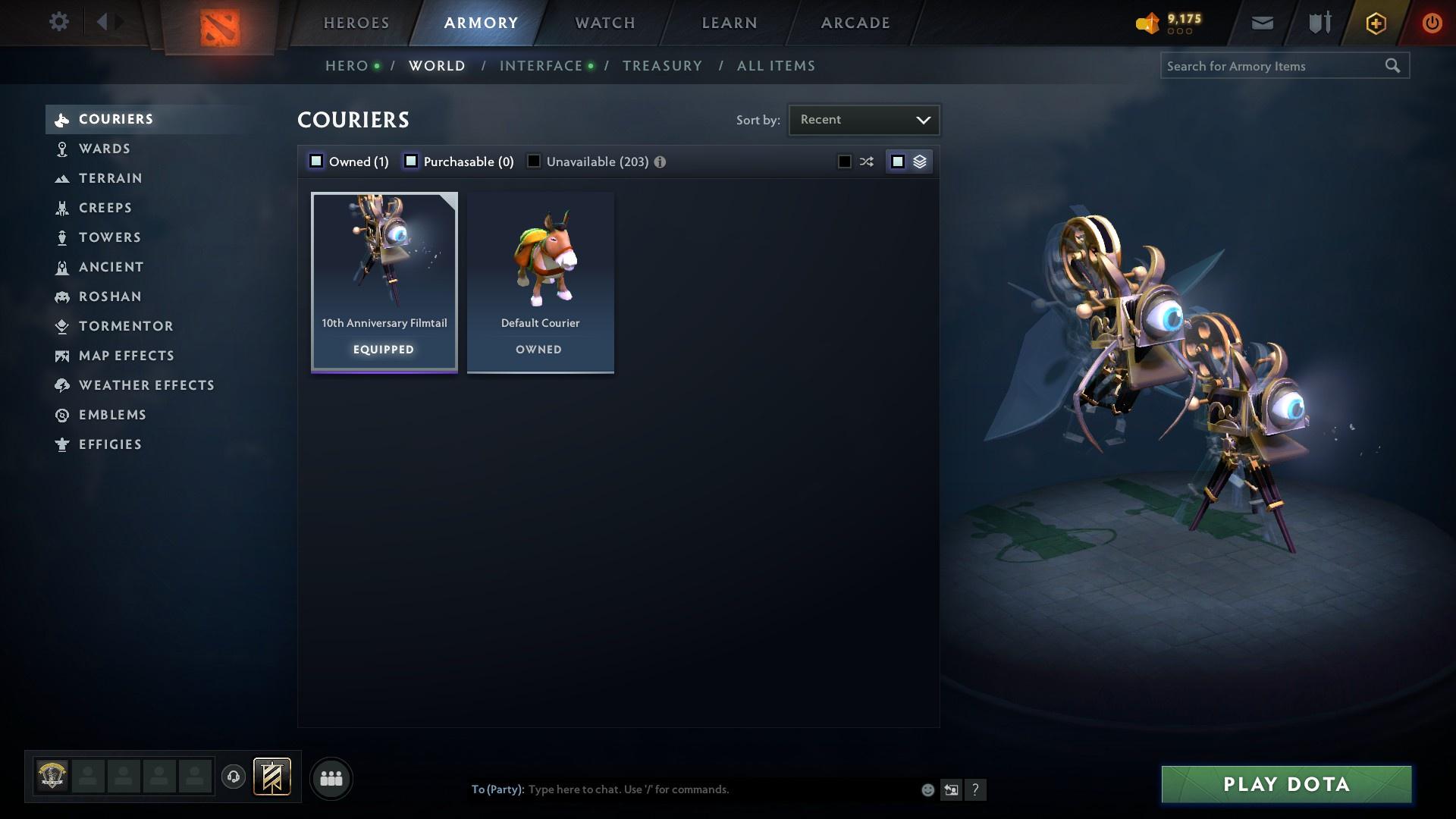
Task: Open the Effigies category icon
Action: 61,444
